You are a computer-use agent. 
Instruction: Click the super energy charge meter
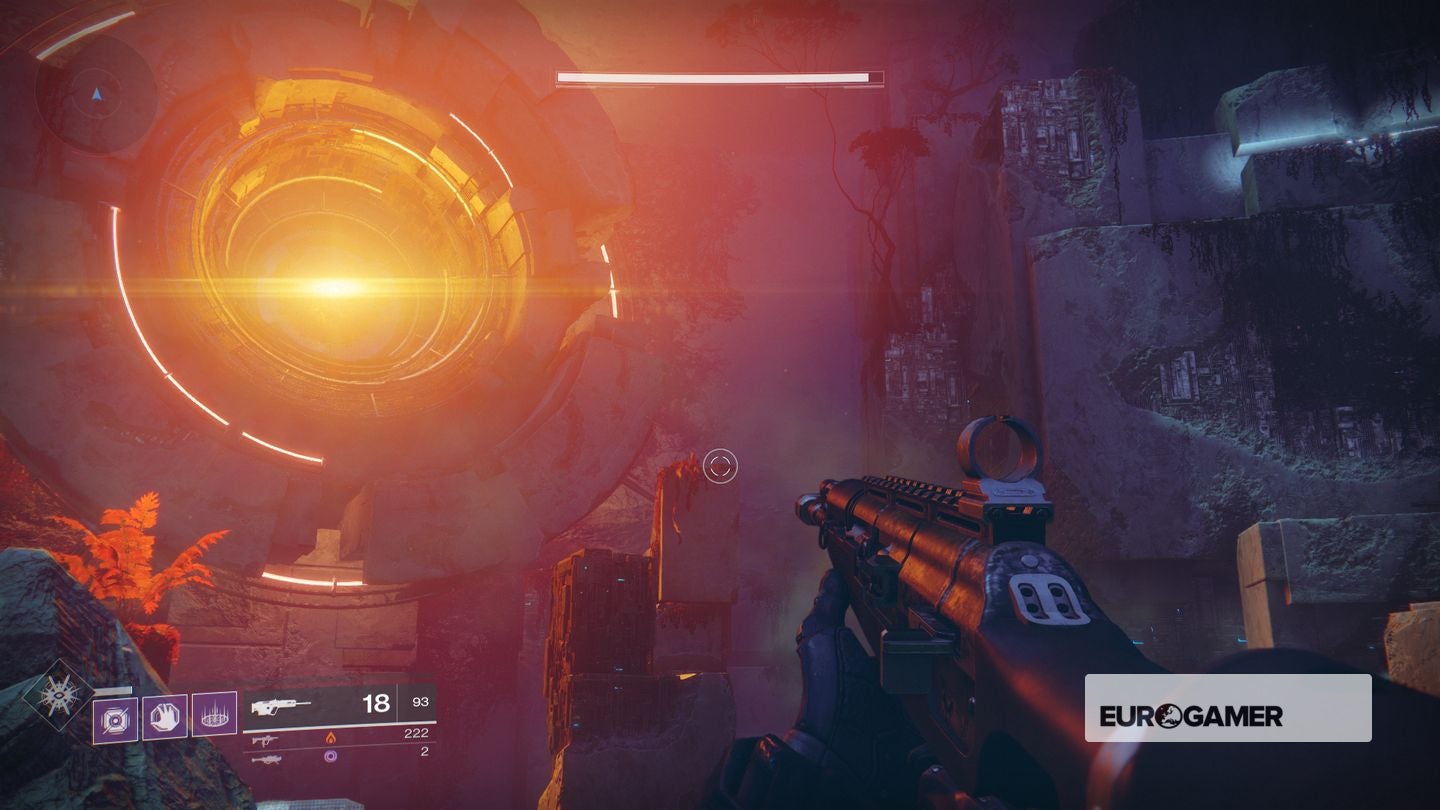(115, 689)
